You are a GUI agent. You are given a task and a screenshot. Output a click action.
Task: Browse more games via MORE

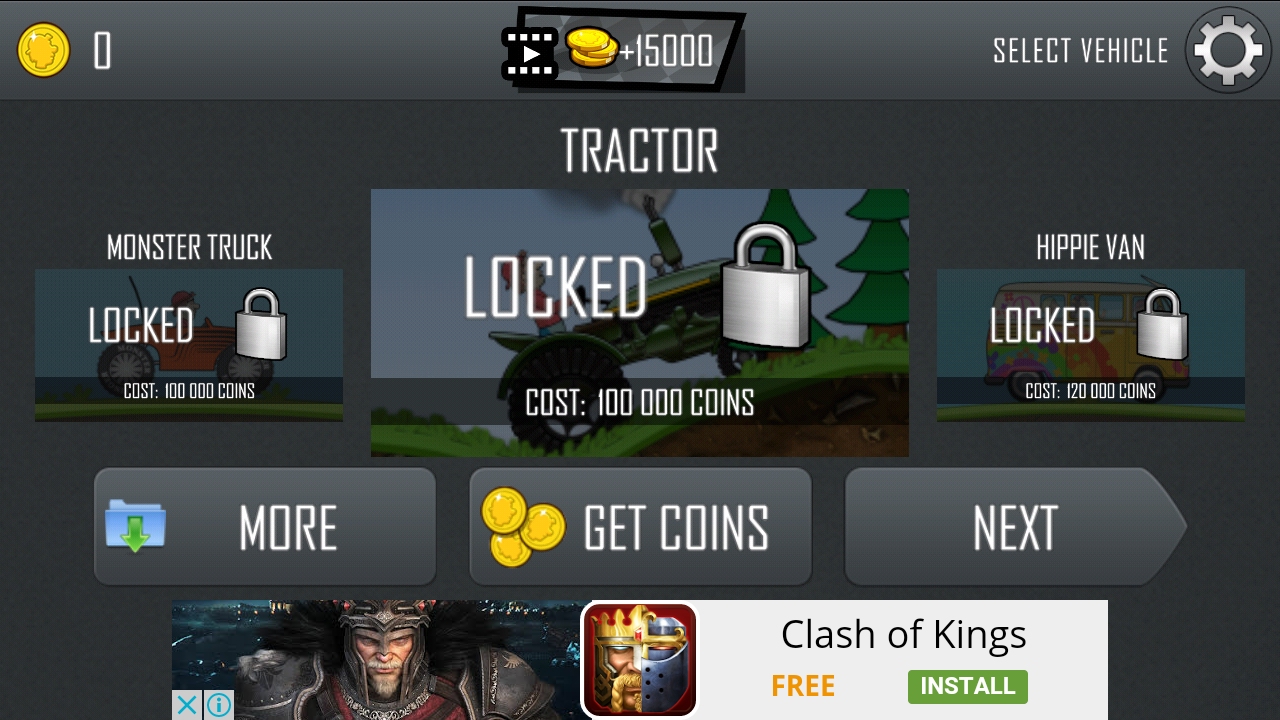[x=264, y=526]
